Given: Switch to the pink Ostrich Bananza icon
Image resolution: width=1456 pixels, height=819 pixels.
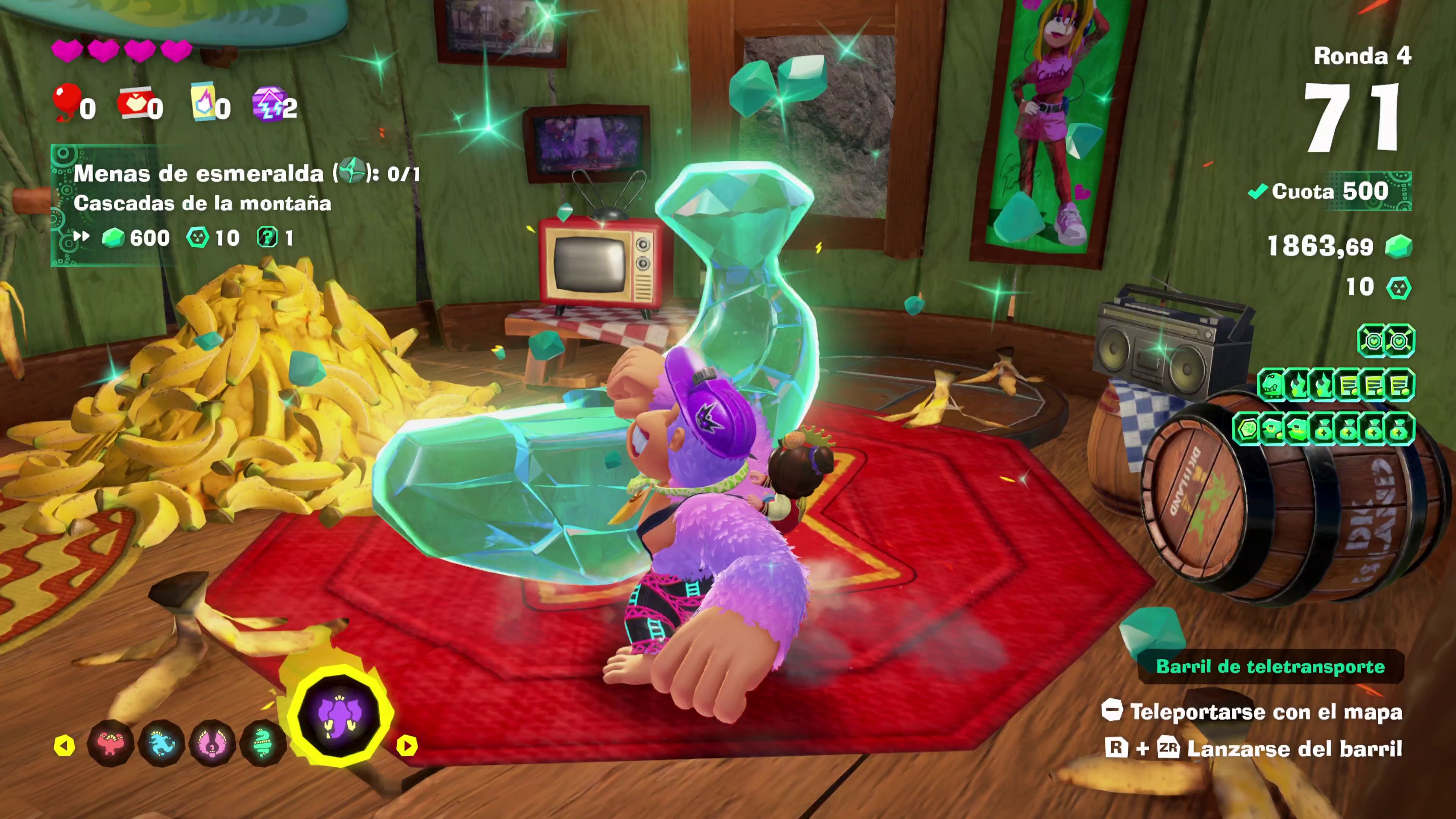Looking at the screenshot, I should coord(212,744).
